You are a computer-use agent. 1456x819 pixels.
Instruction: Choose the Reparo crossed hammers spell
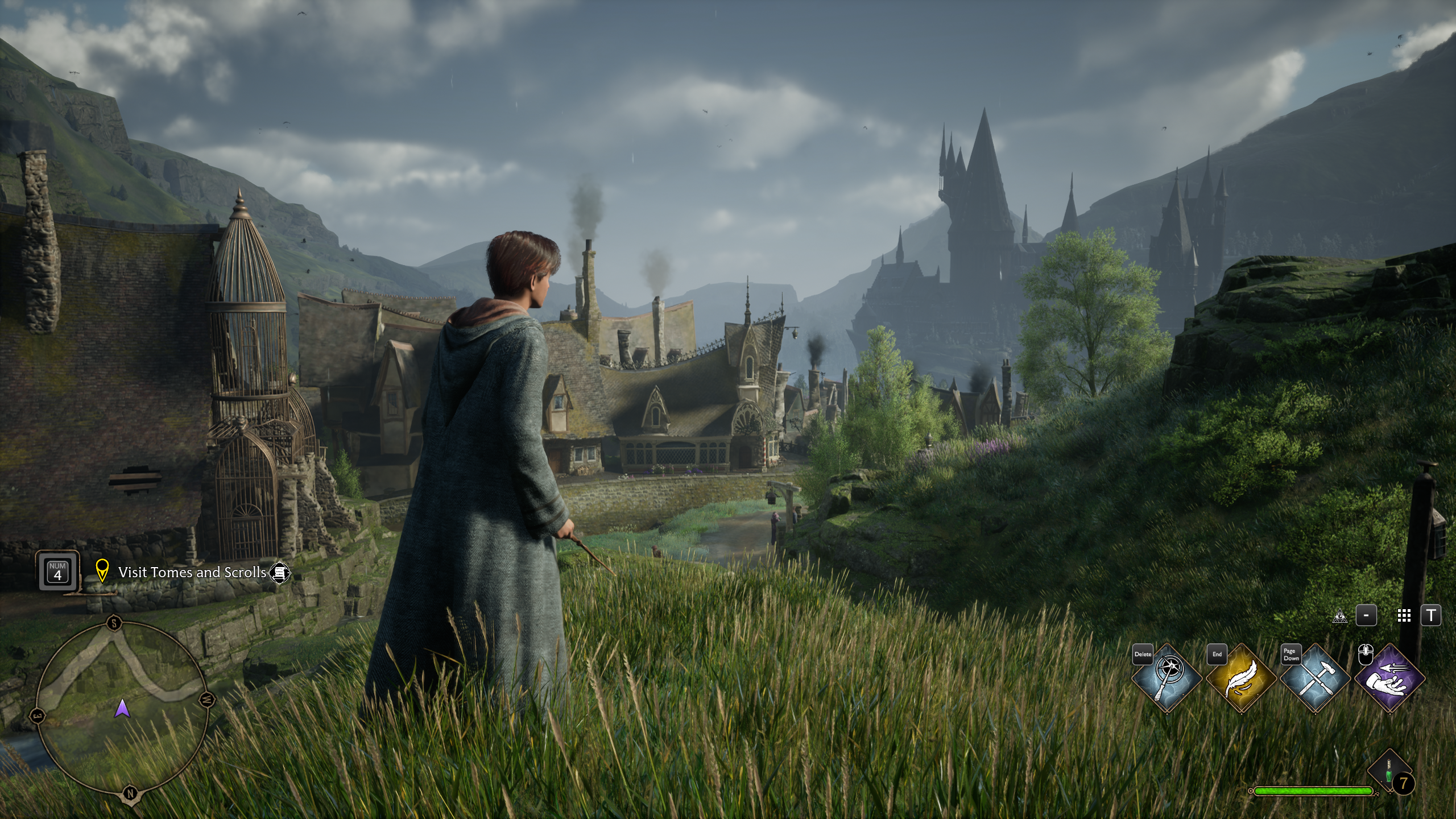(1315, 678)
